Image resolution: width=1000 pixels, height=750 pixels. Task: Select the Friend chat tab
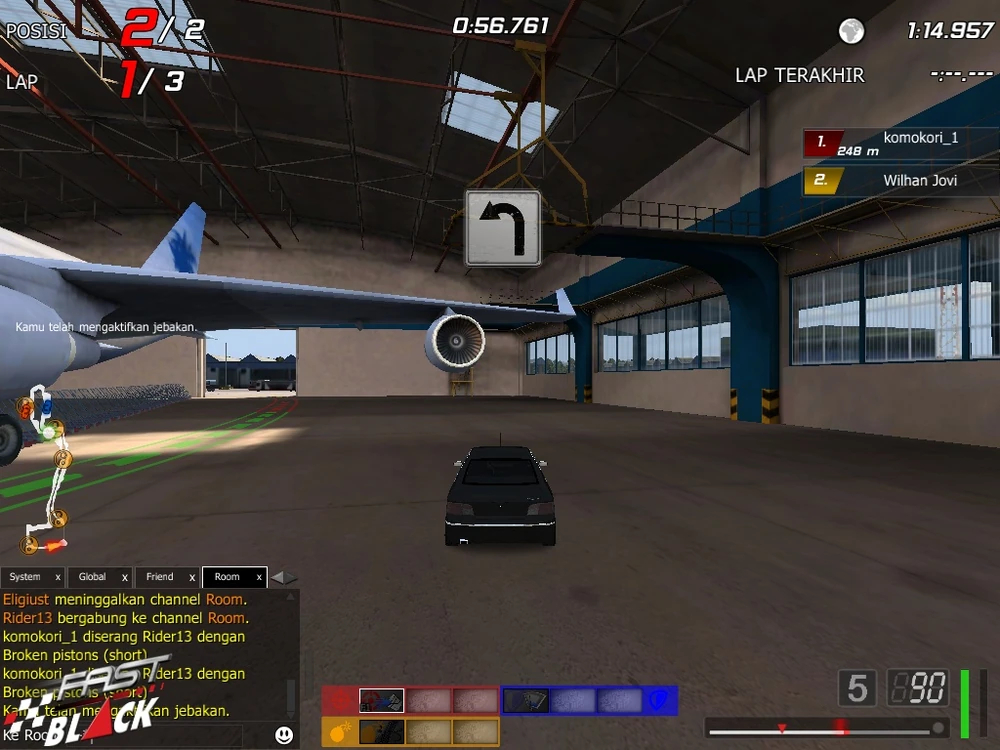[x=159, y=577]
